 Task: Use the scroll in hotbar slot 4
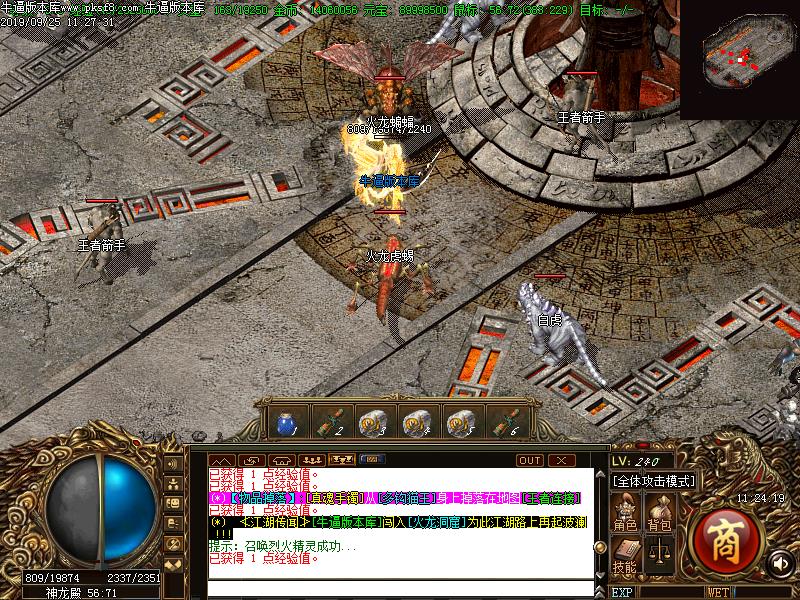click(x=415, y=423)
